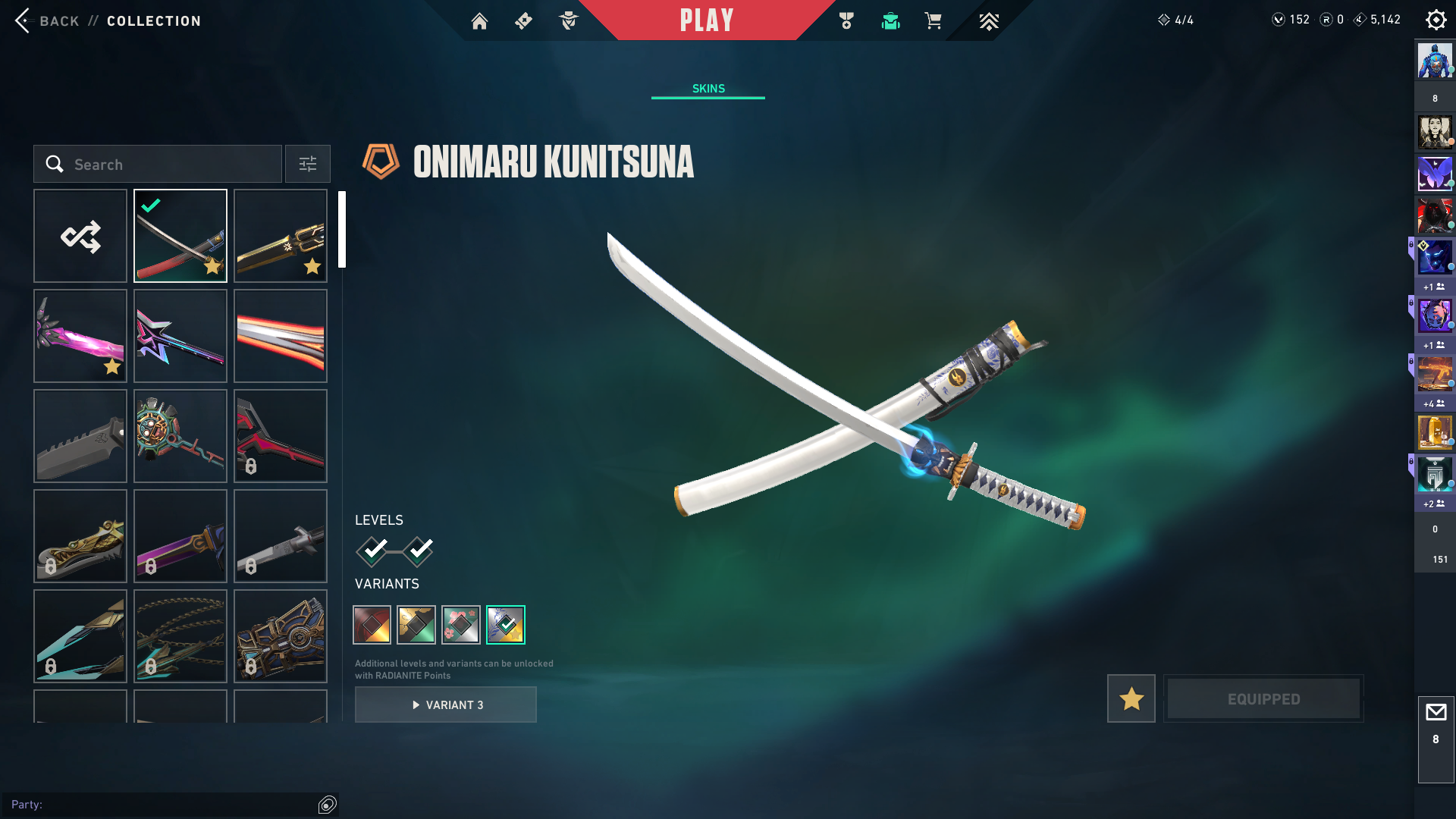
Task: Choose the pink crystal blade skin
Action: coord(80,336)
